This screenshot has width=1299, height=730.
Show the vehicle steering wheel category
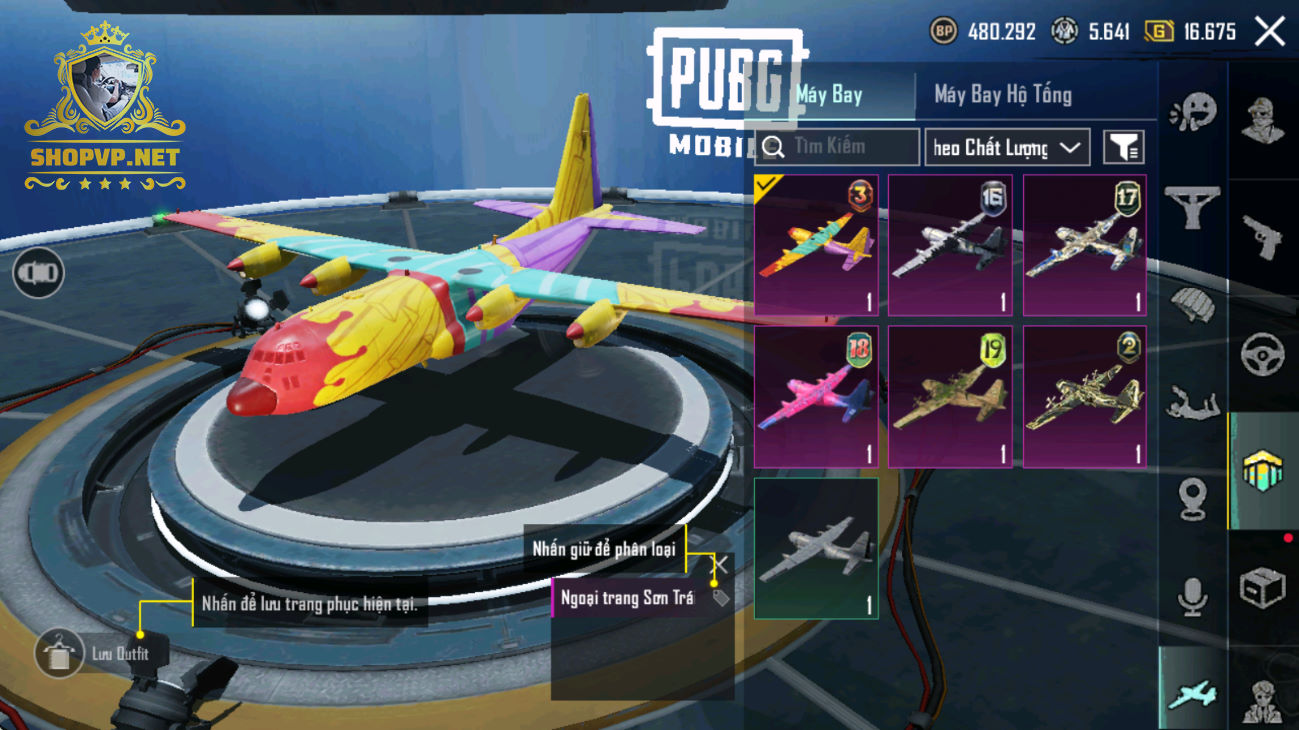pos(1262,355)
